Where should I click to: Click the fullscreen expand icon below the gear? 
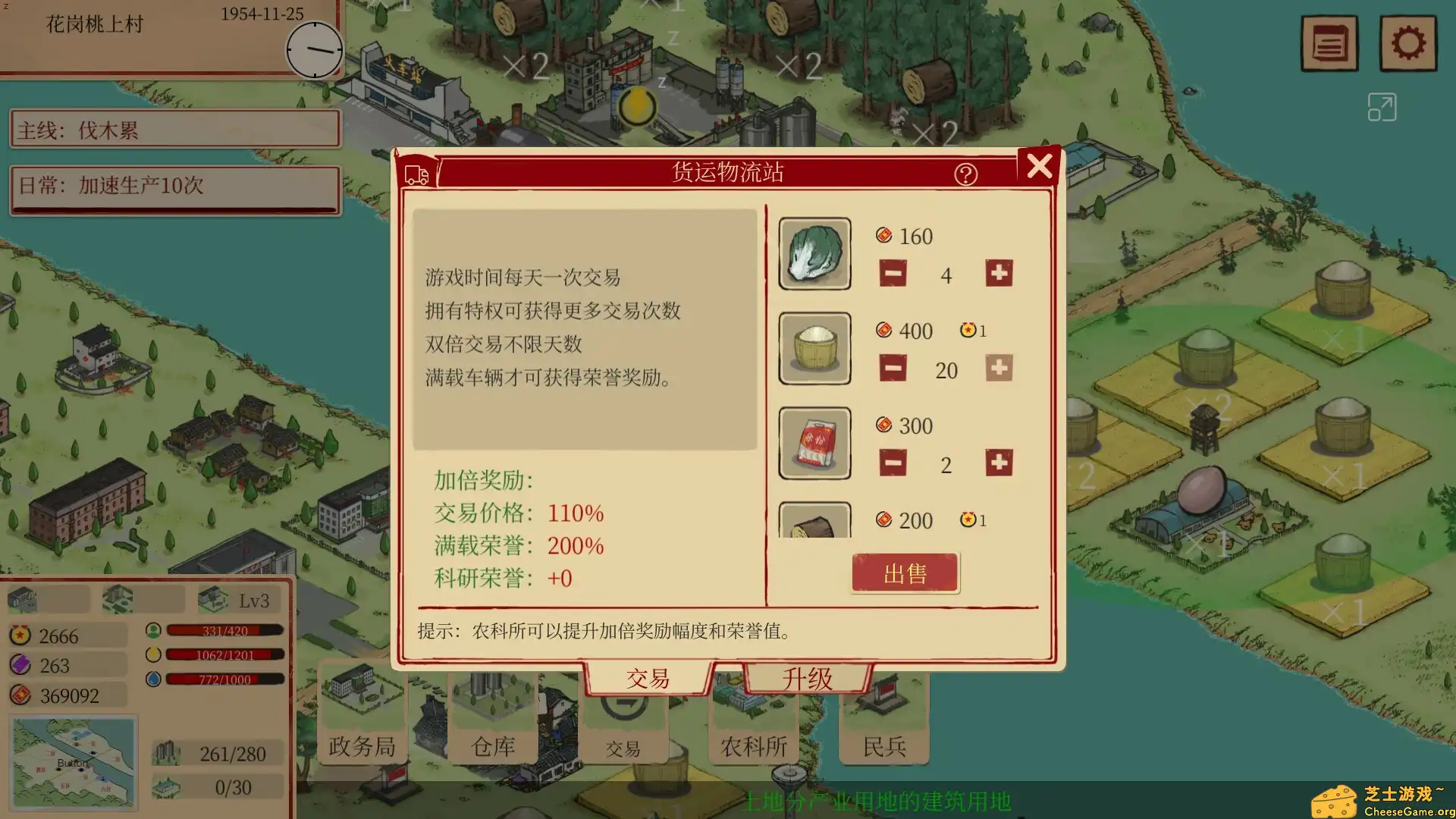pyautogui.click(x=1382, y=107)
